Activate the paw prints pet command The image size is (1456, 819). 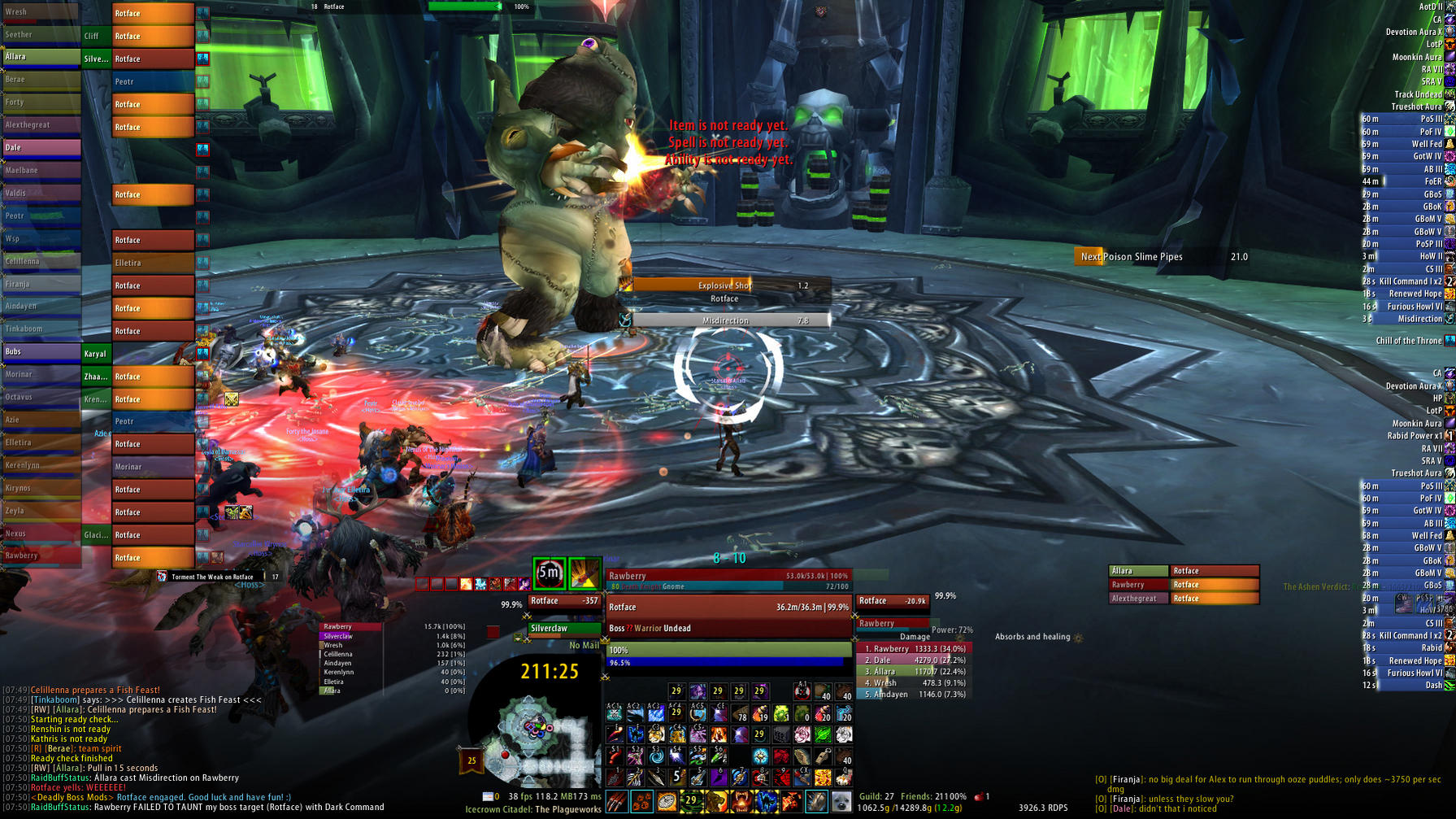(x=641, y=802)
